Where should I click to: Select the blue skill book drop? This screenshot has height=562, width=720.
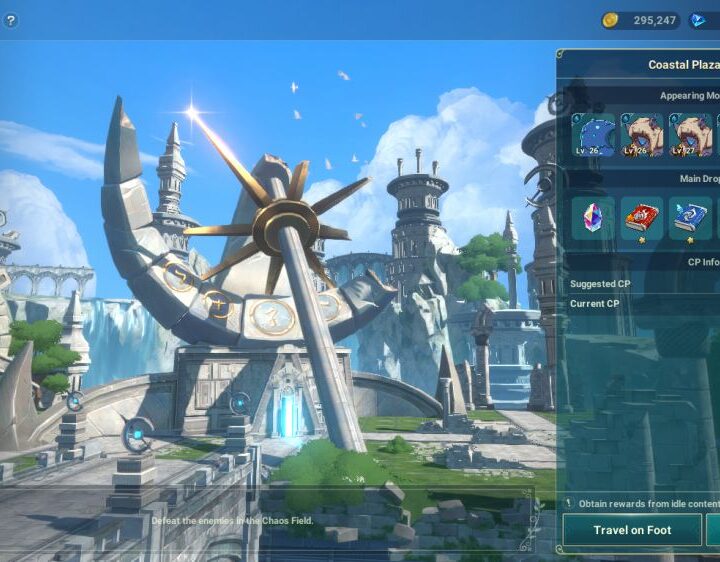(690, 218)
